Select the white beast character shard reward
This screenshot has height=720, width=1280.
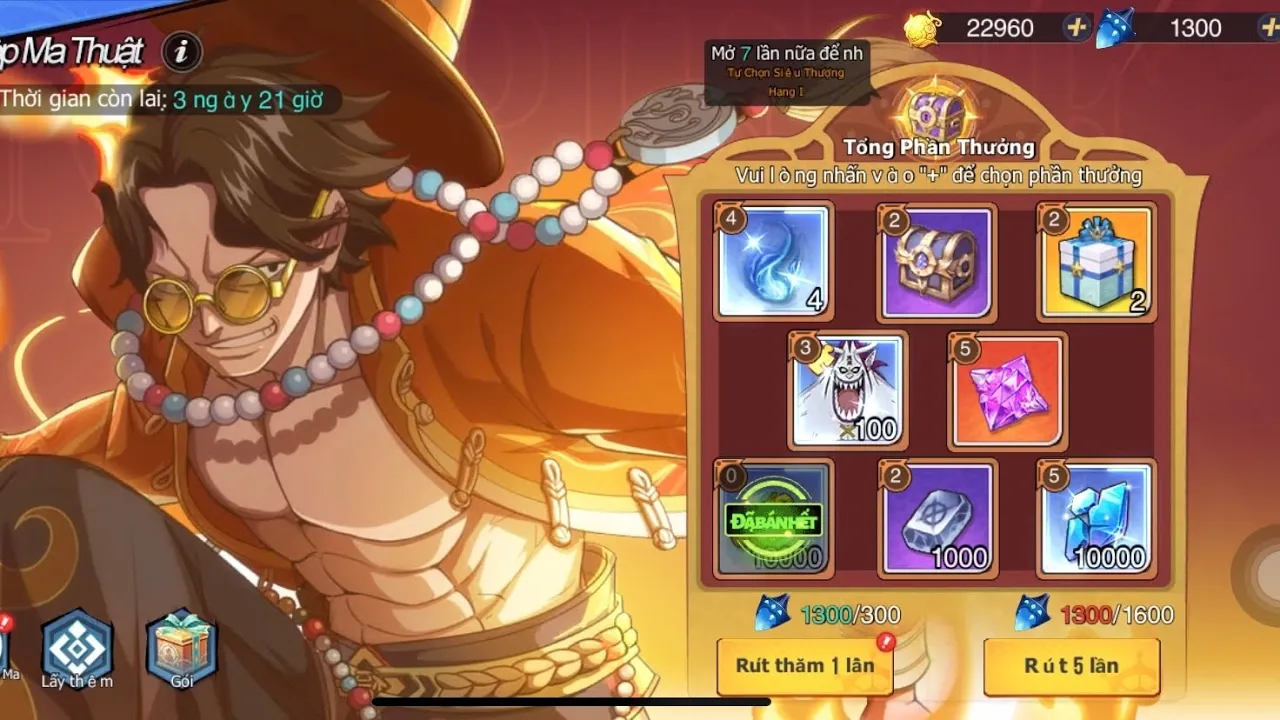pos(848,390)
